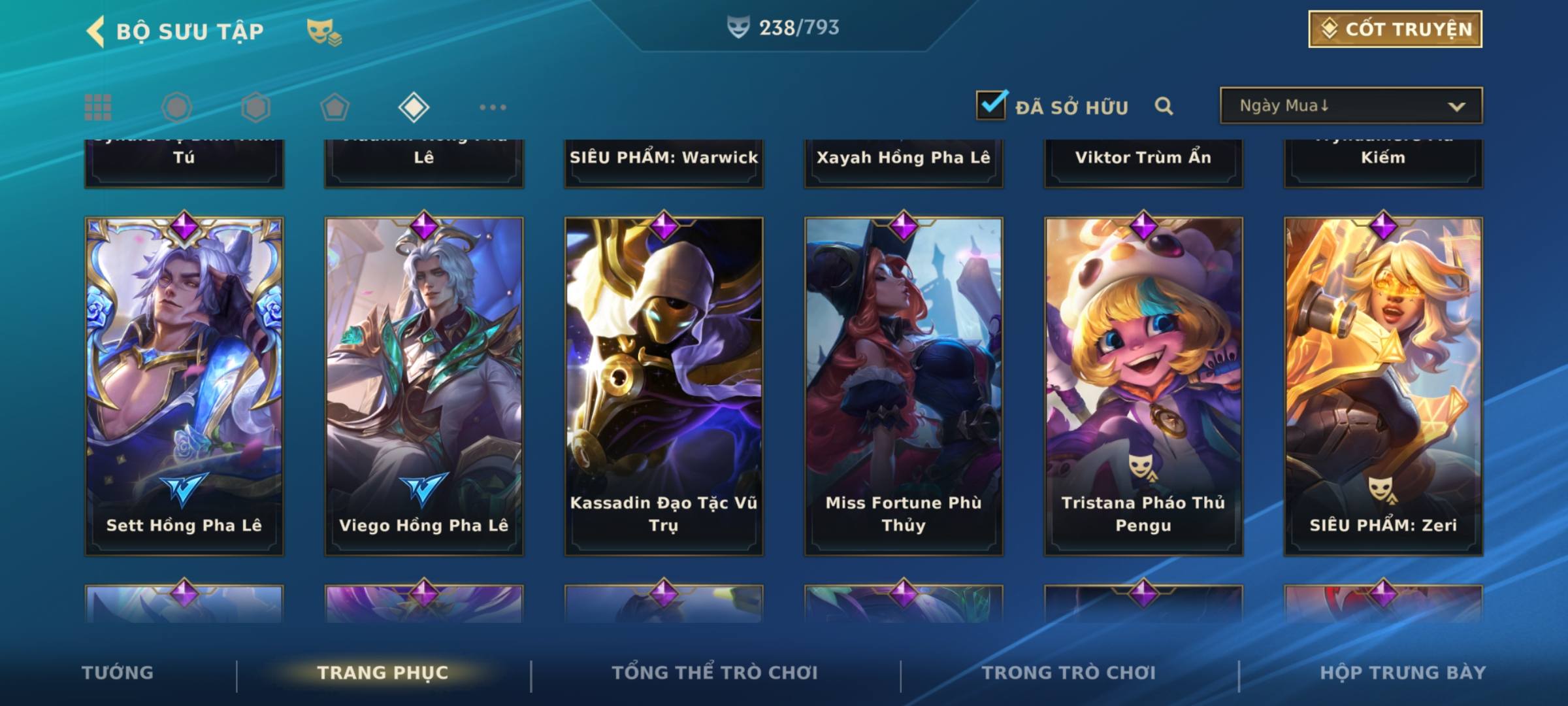Go back from Bộ Sưu Tập
The image size is (1568, 706).
coord(96,31)
